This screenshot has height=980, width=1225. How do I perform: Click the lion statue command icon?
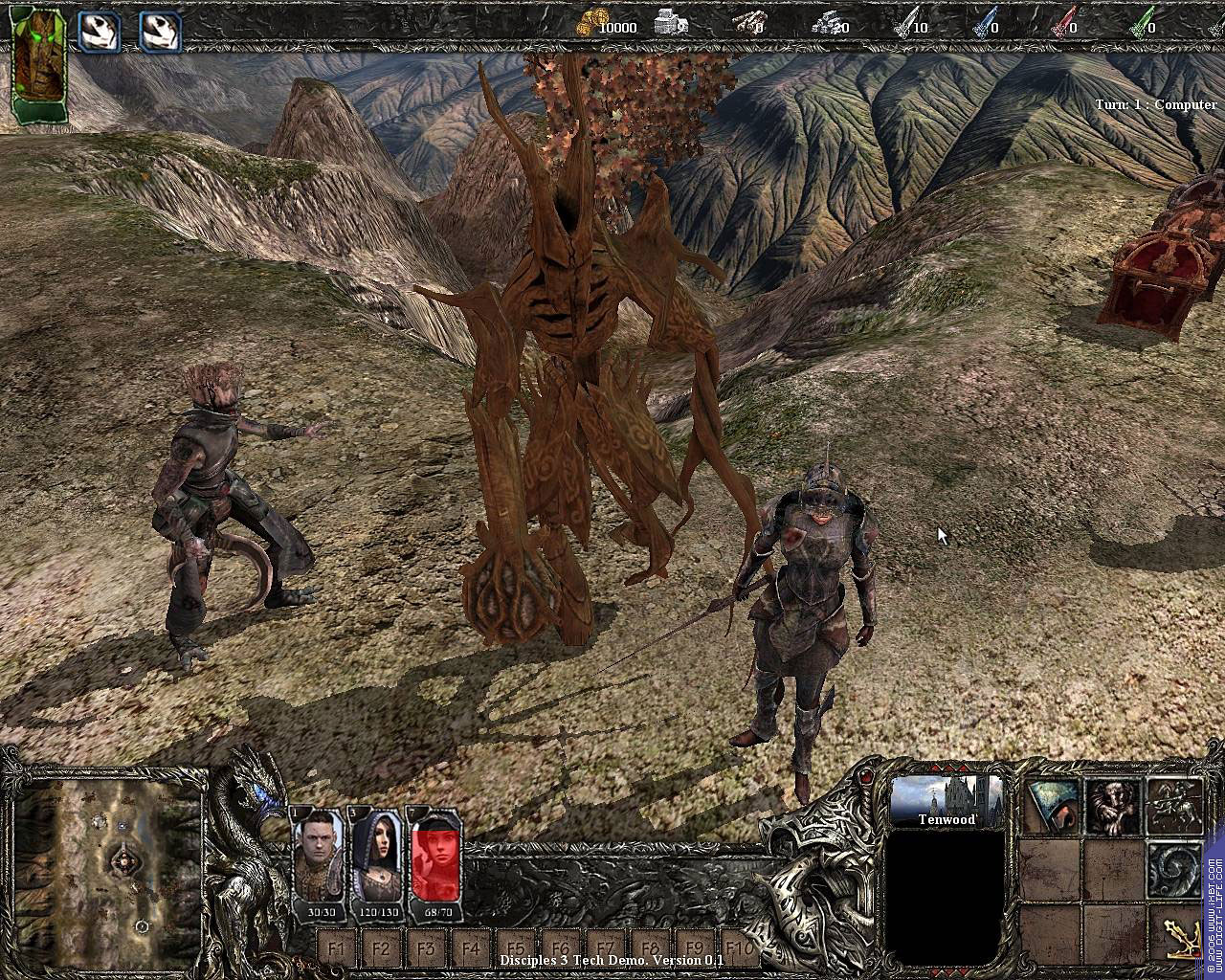tap(1112, 807)
